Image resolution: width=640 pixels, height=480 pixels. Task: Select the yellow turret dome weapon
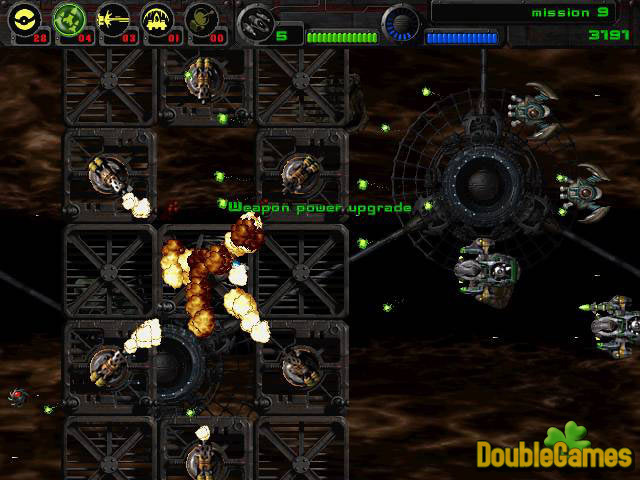(158, 20)
